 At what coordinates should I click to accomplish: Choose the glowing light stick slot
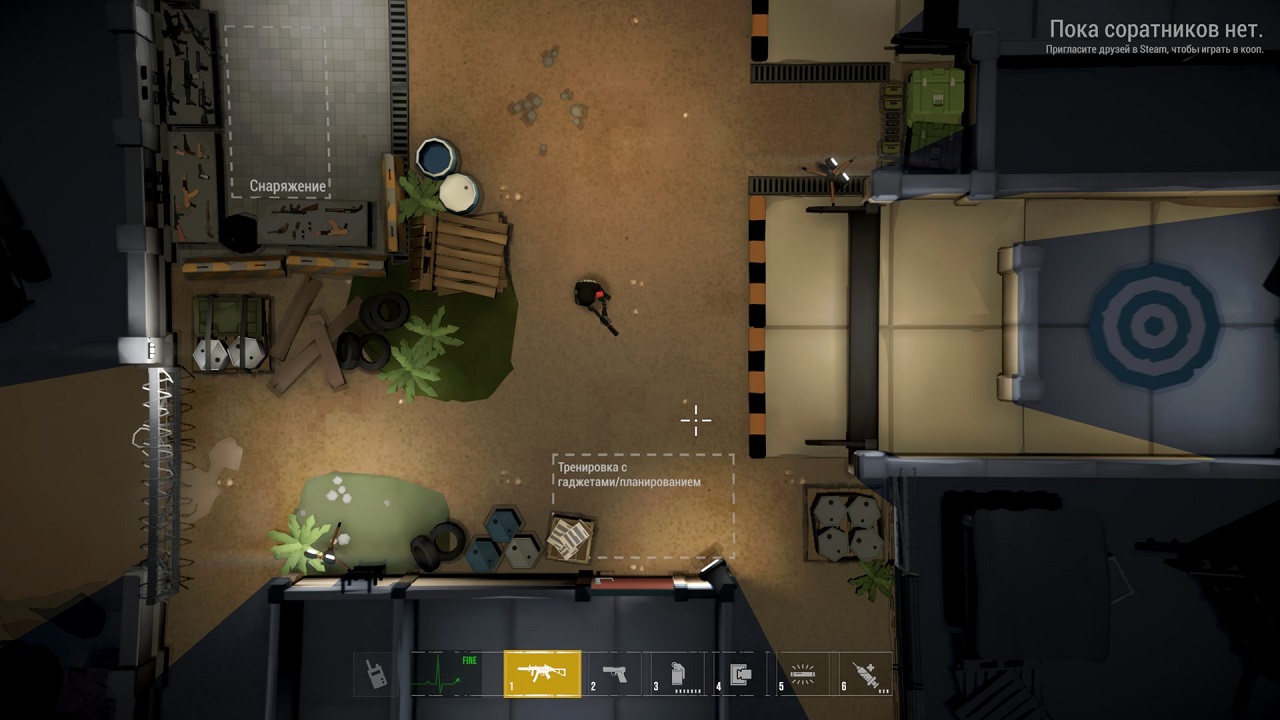pyautogui.click(x=802, y=673)
